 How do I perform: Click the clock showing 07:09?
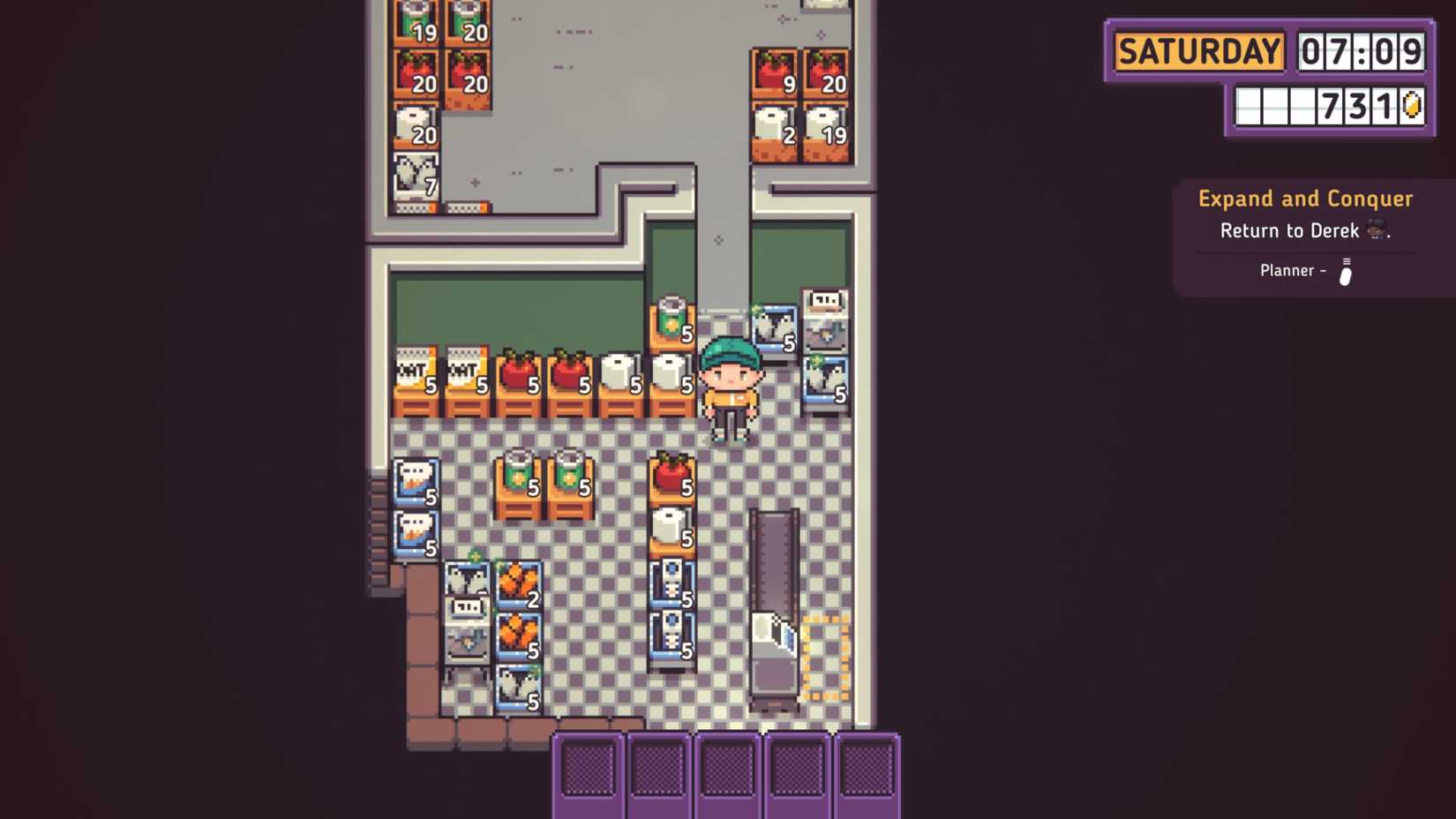(x=1362, y=52)
